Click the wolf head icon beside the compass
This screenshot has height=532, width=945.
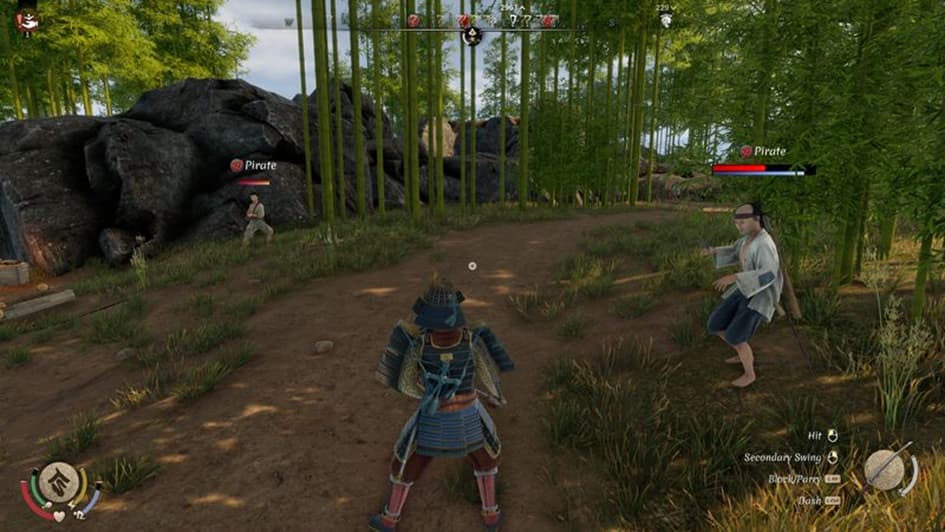[x=666, y=20]
